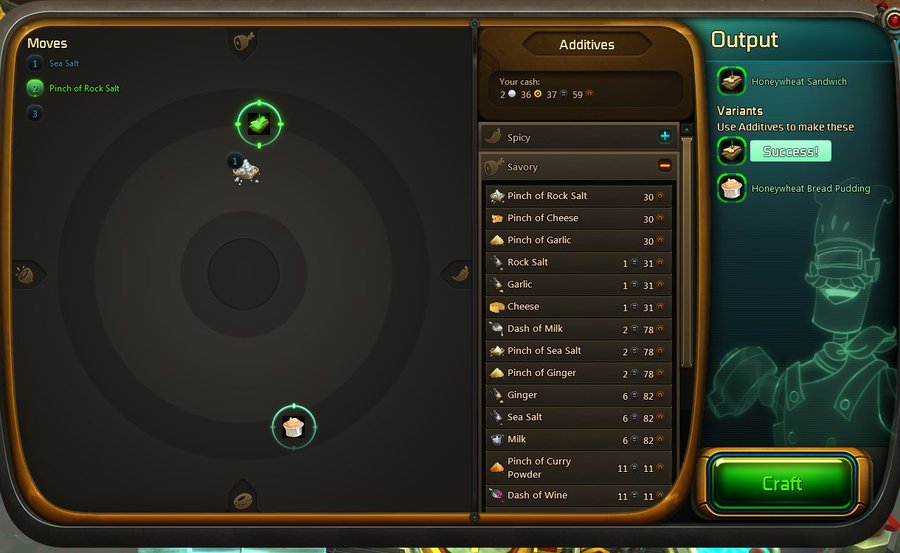Select the Ginger additive row

(577, 395)
